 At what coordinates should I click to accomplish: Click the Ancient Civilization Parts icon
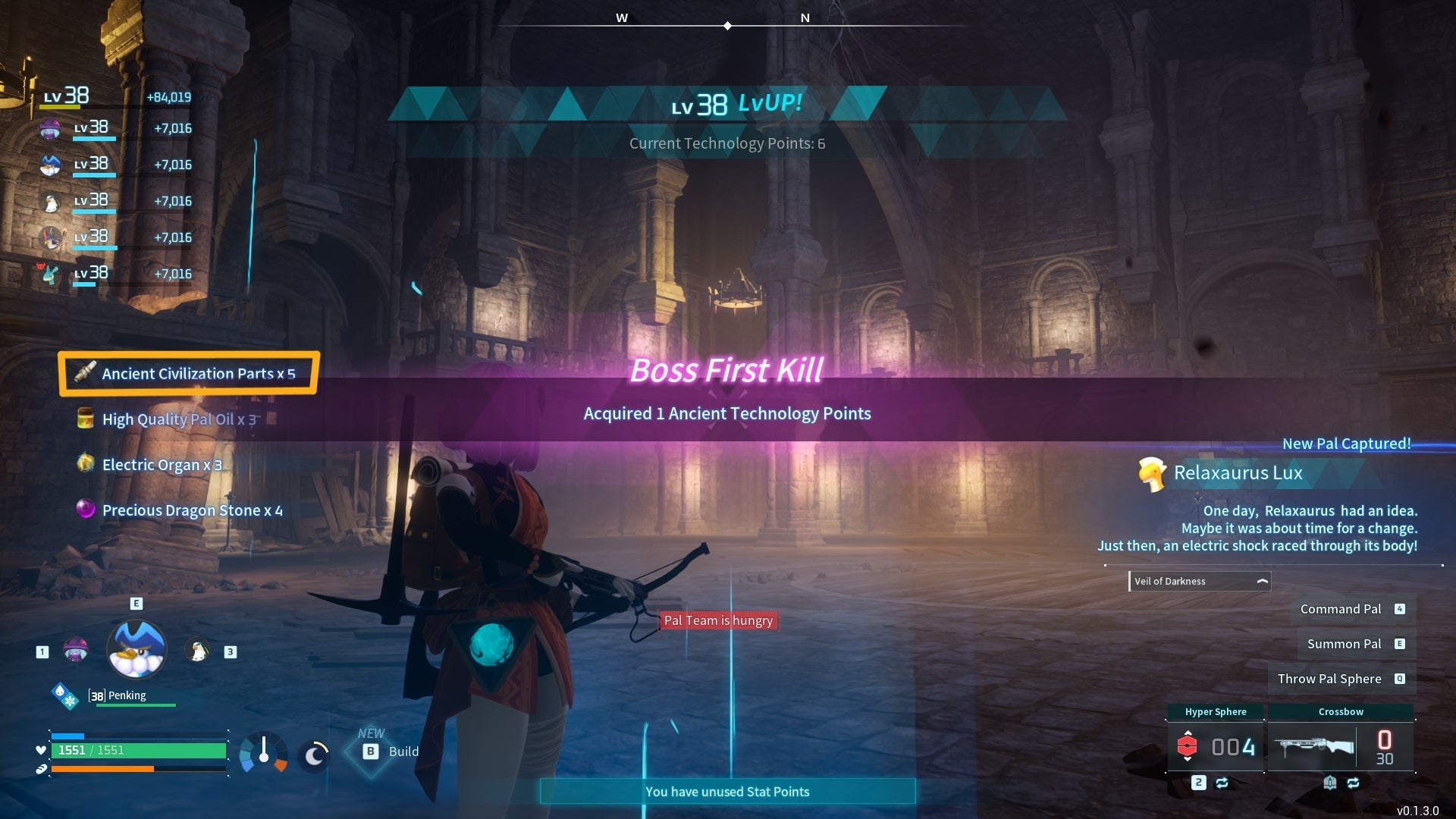coord(85,373)
